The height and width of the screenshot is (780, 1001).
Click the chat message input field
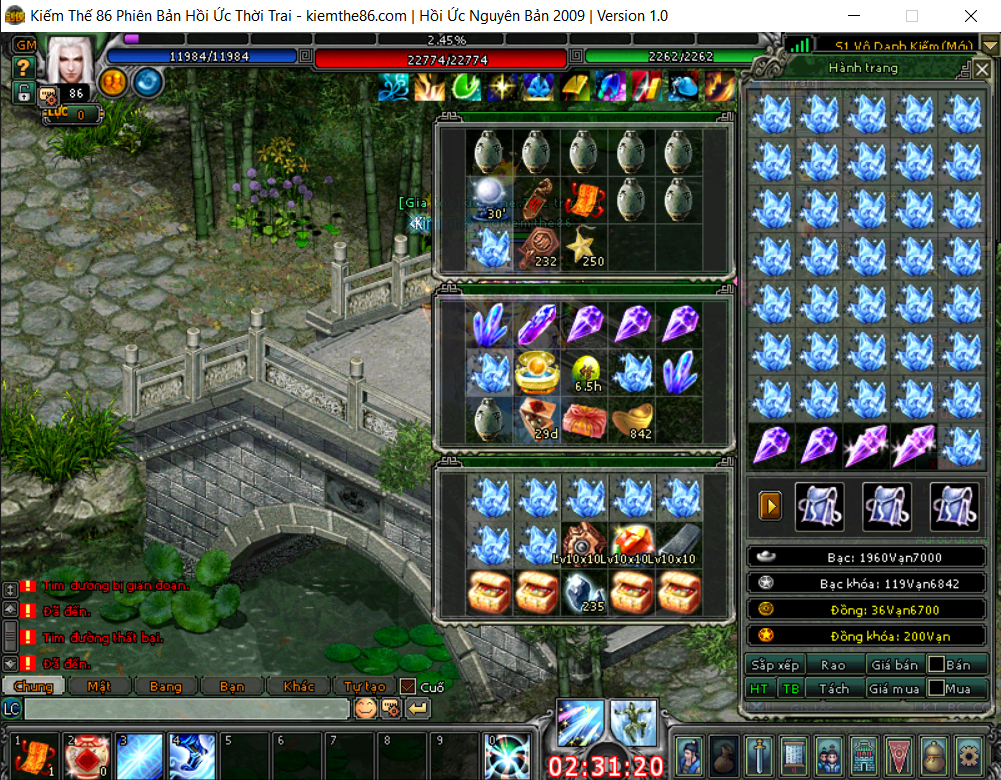[186, 709]
